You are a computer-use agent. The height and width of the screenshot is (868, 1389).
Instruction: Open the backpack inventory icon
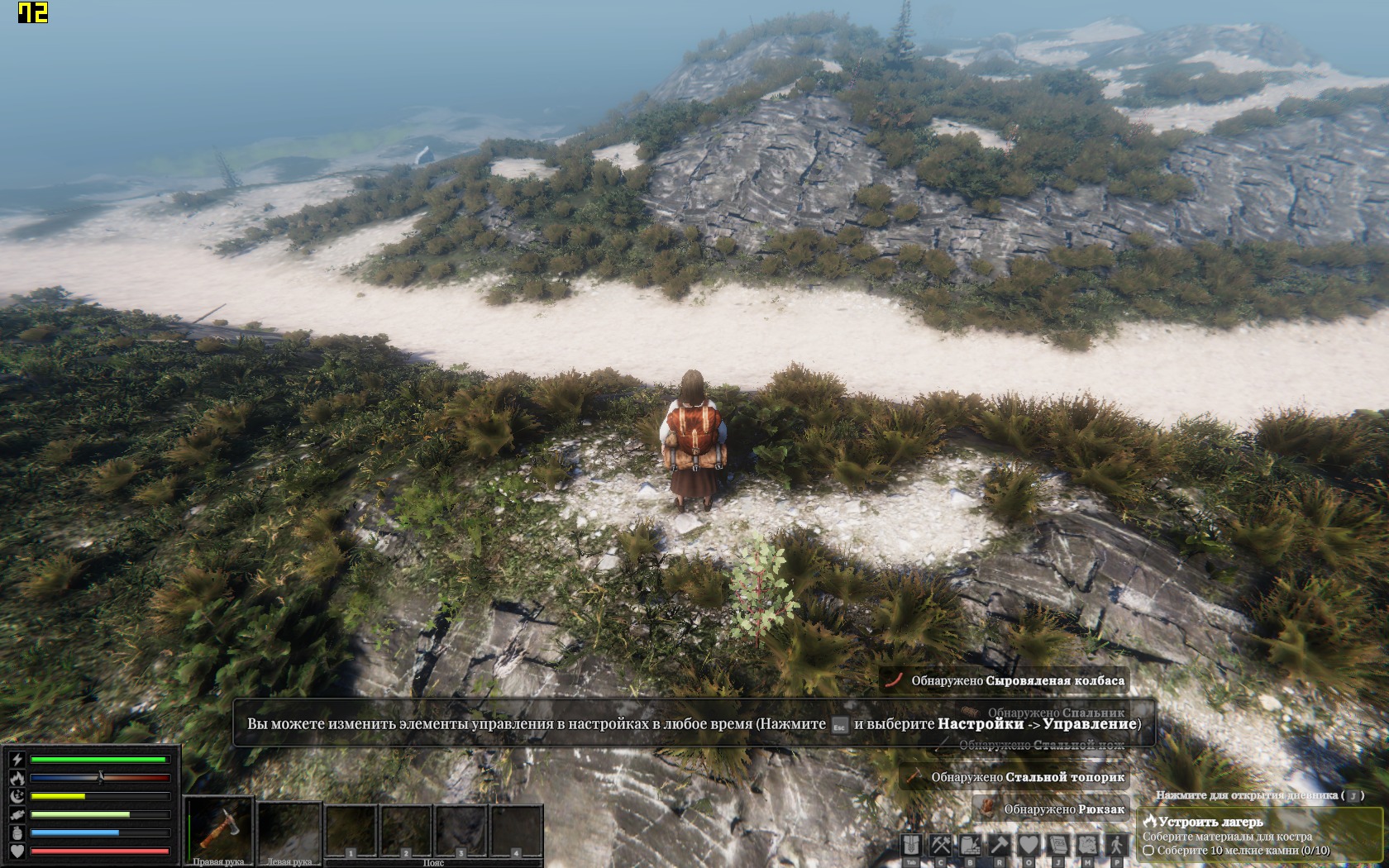click(911, 845)
